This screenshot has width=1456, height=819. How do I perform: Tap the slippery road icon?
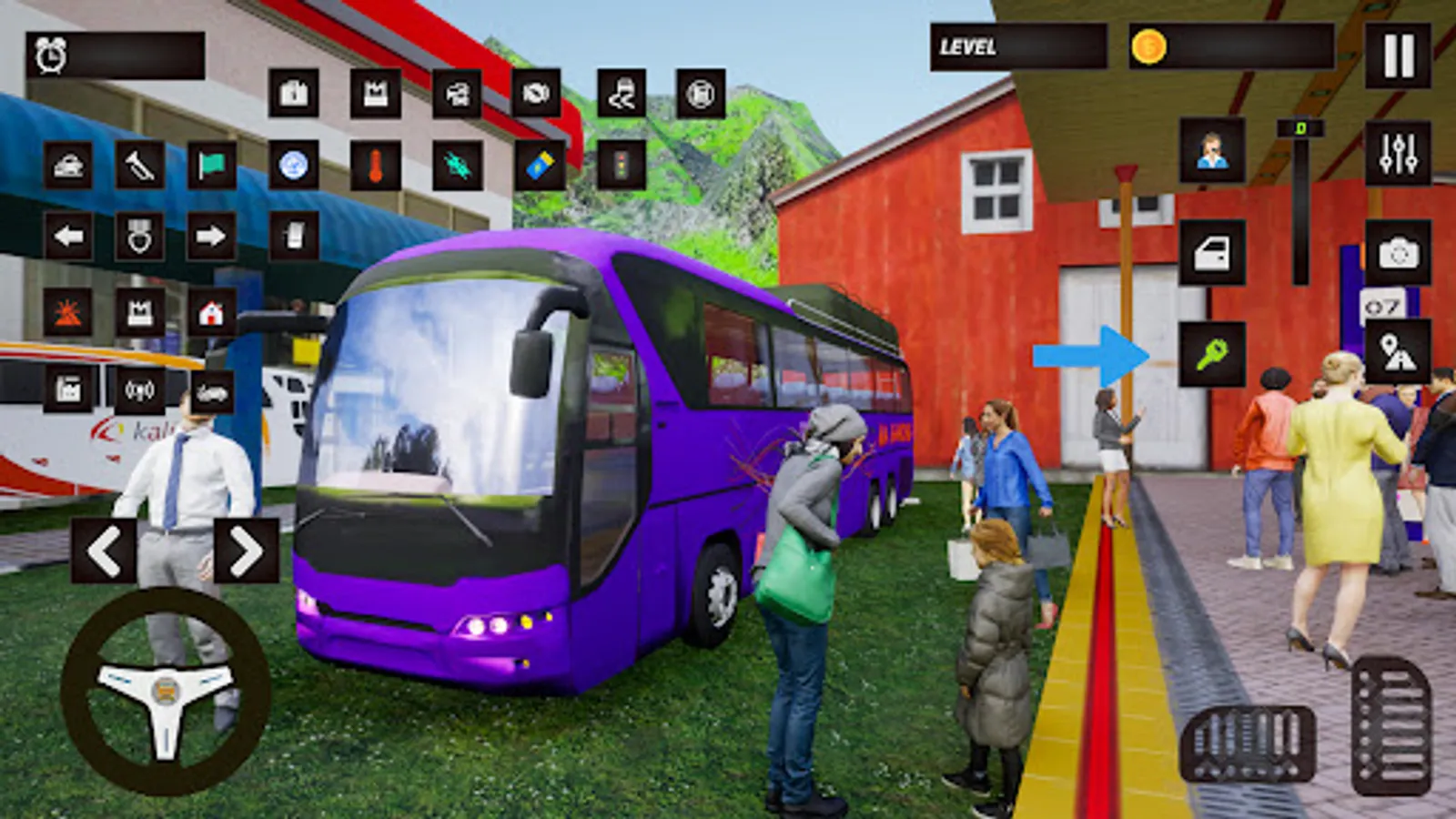click(x=622, y=93)
